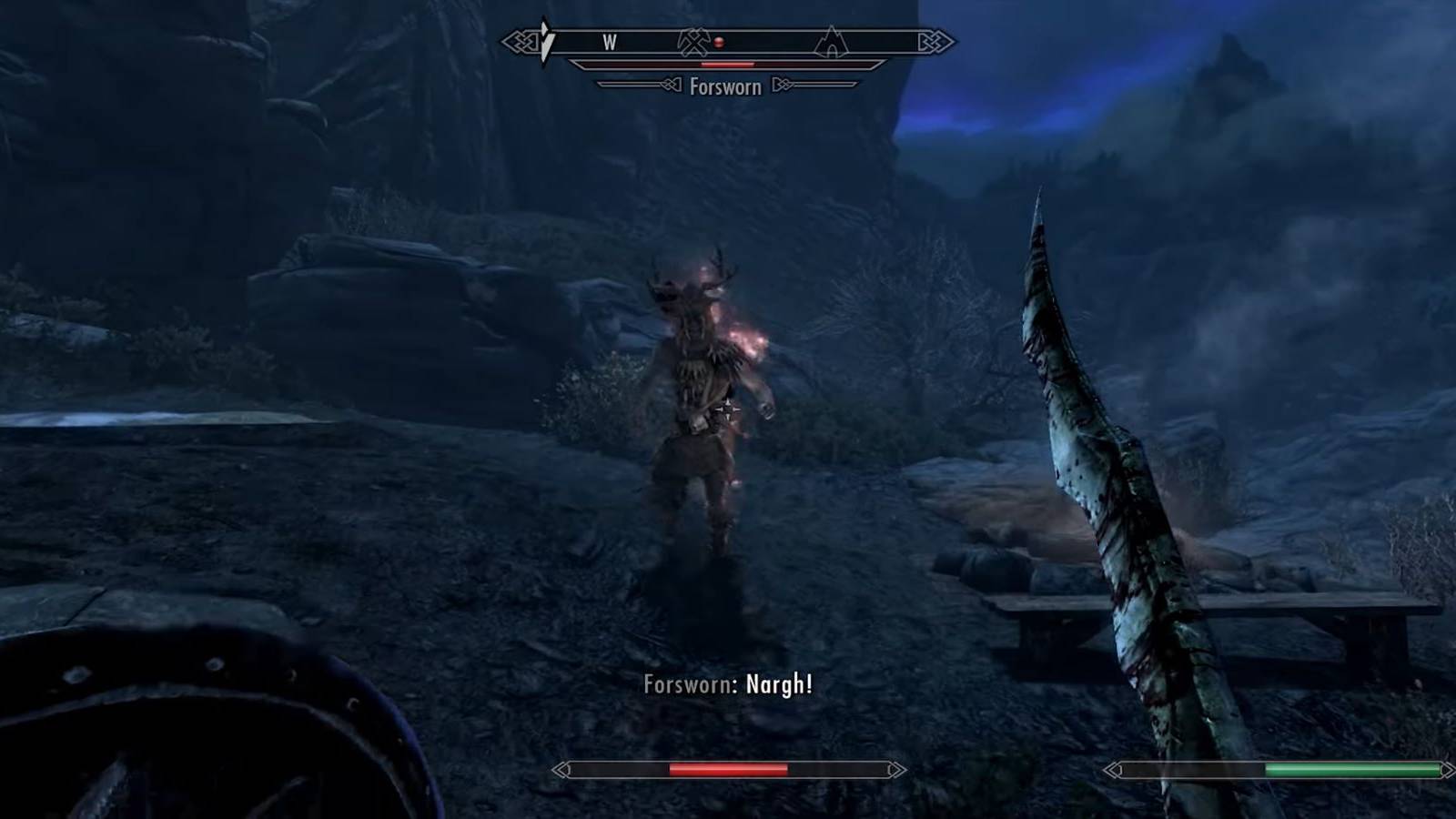Select the Forsworn nameplate above the health bar

726,86
